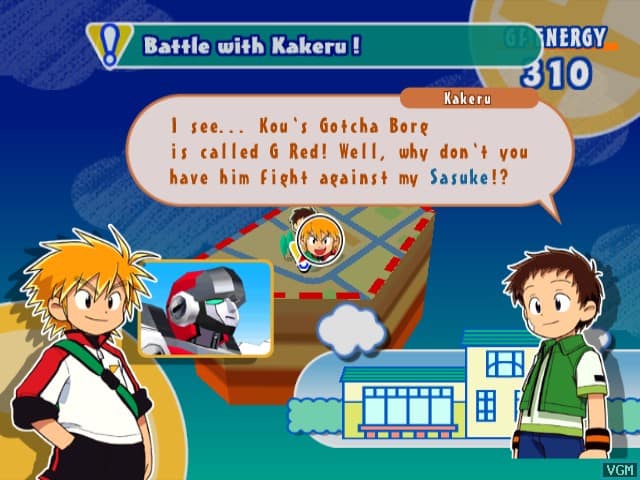Select Kou's face marker on the map
This screenshot has height=480, width=640.
click(320, 241)
